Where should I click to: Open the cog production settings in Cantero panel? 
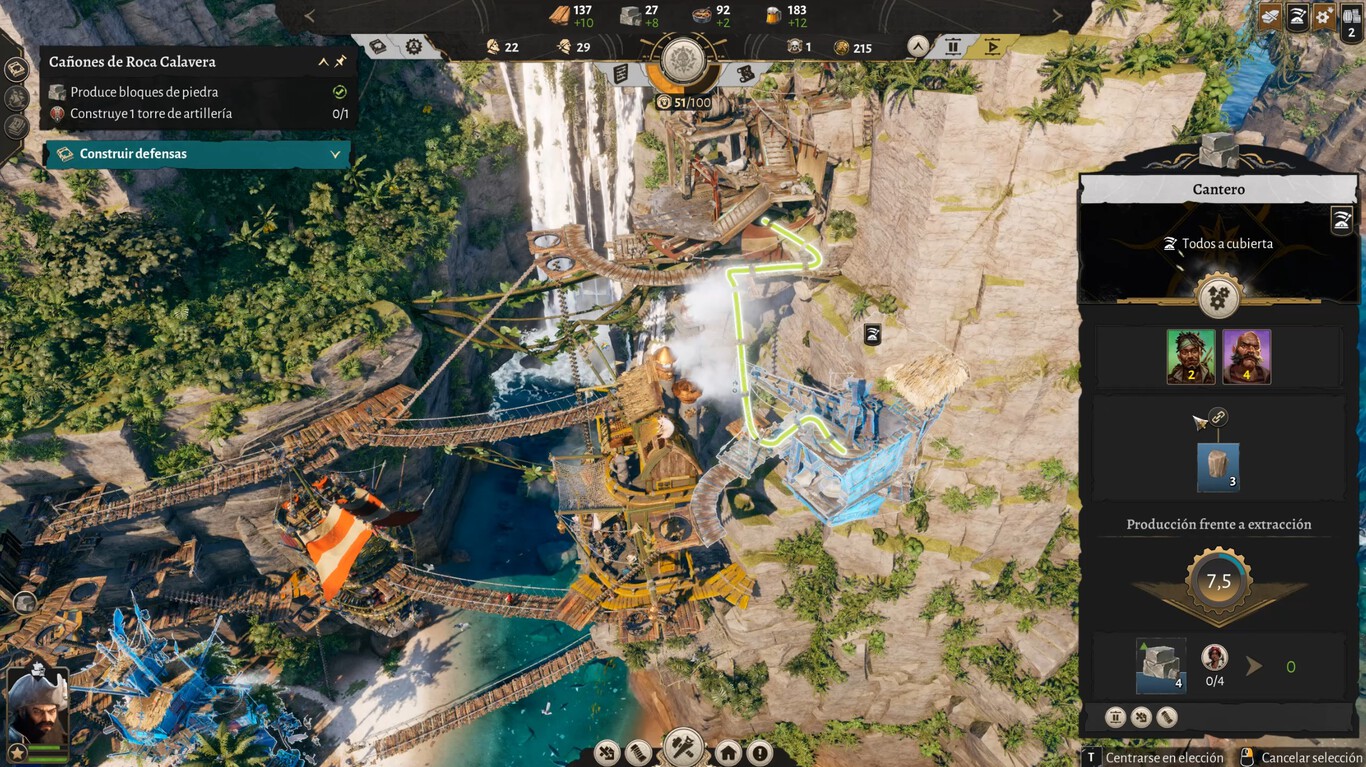[1218, 298]
